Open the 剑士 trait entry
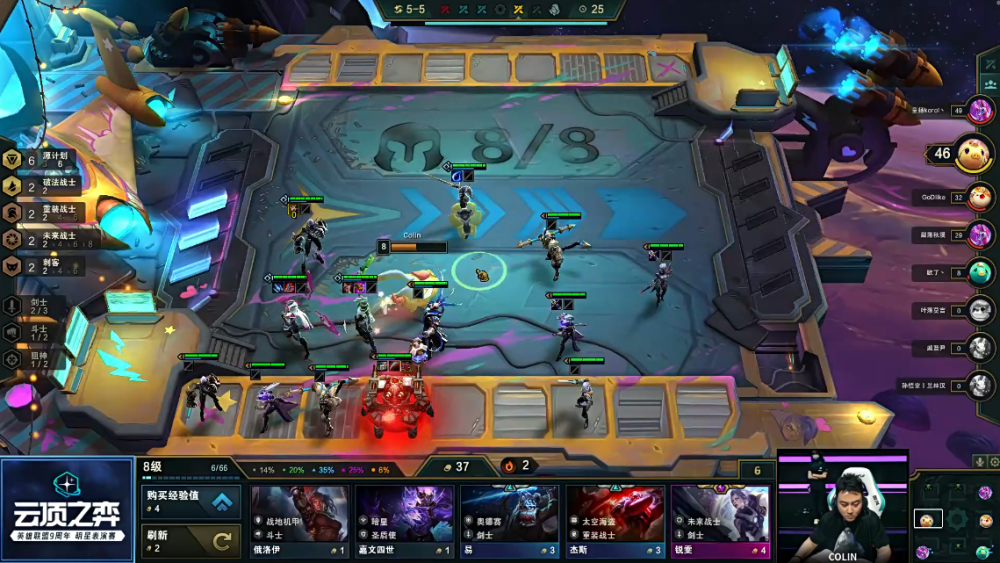The height and width of the screenshot is (563, 1000). (x=30, y=305)
